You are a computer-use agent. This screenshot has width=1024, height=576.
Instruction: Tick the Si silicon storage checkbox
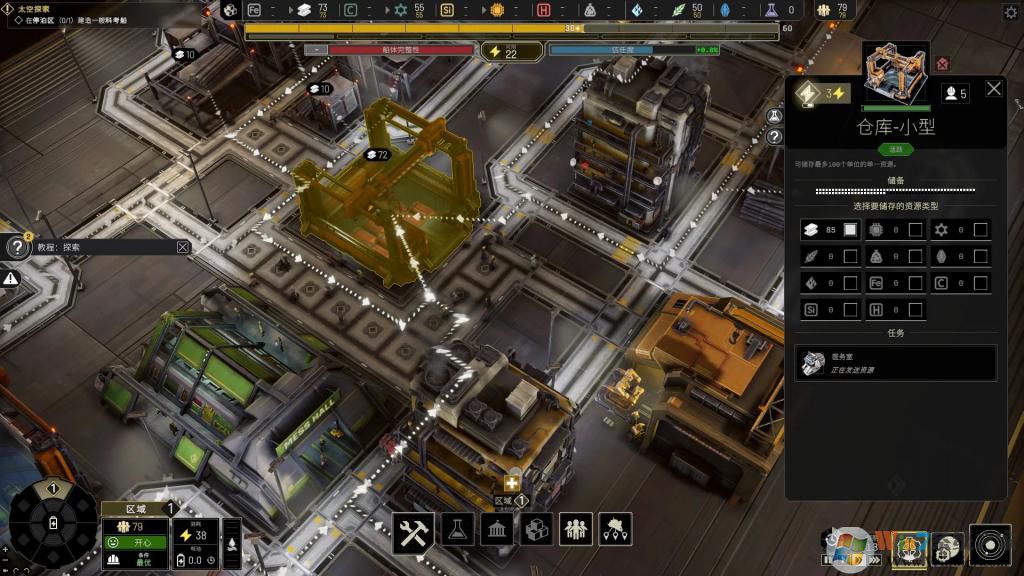(x=850, y=310)
